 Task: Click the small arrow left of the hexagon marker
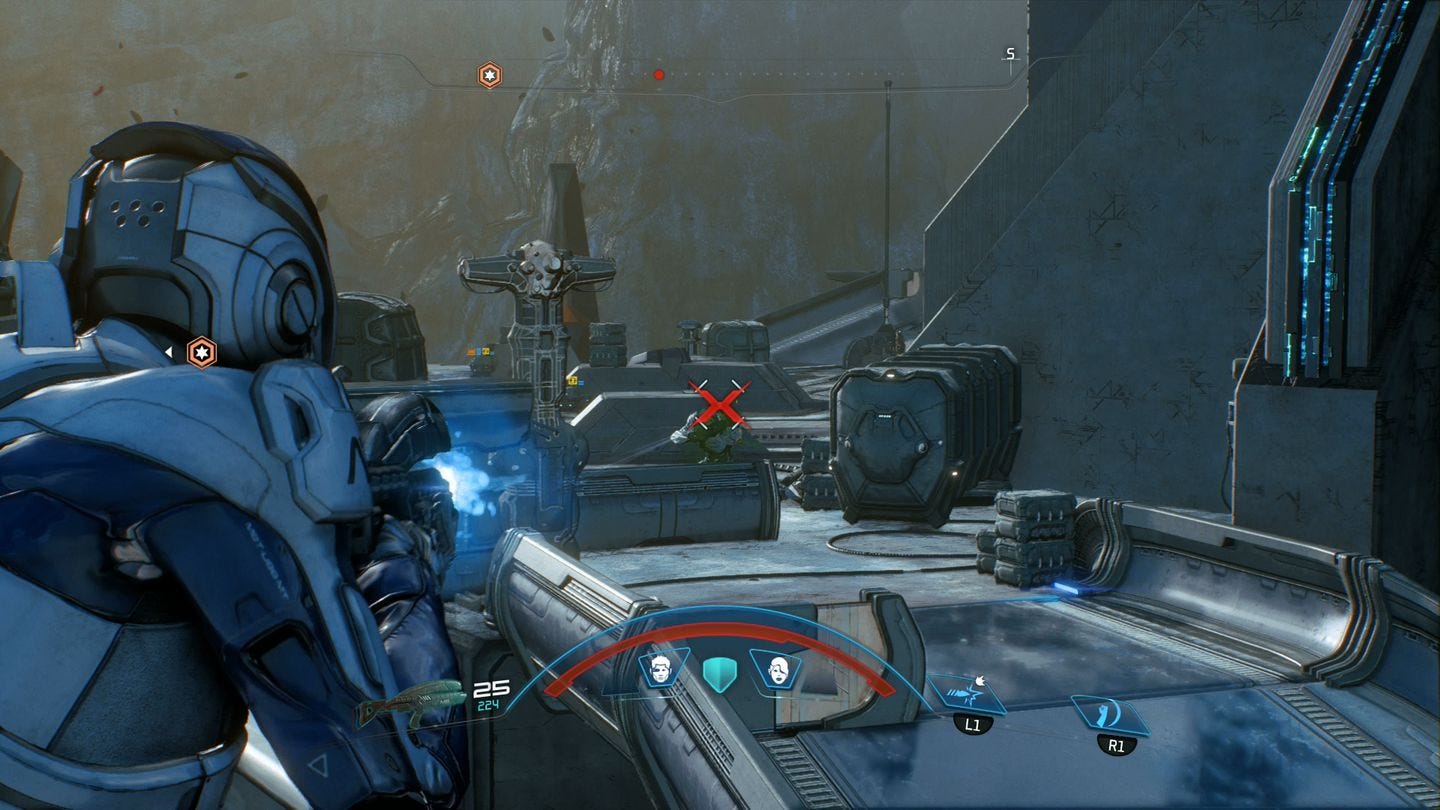point(170,352)
